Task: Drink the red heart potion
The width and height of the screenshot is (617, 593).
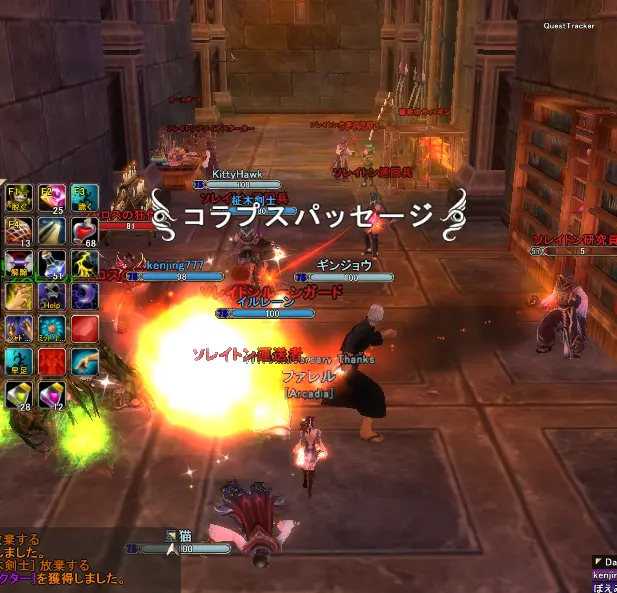Action: [84, 232]
